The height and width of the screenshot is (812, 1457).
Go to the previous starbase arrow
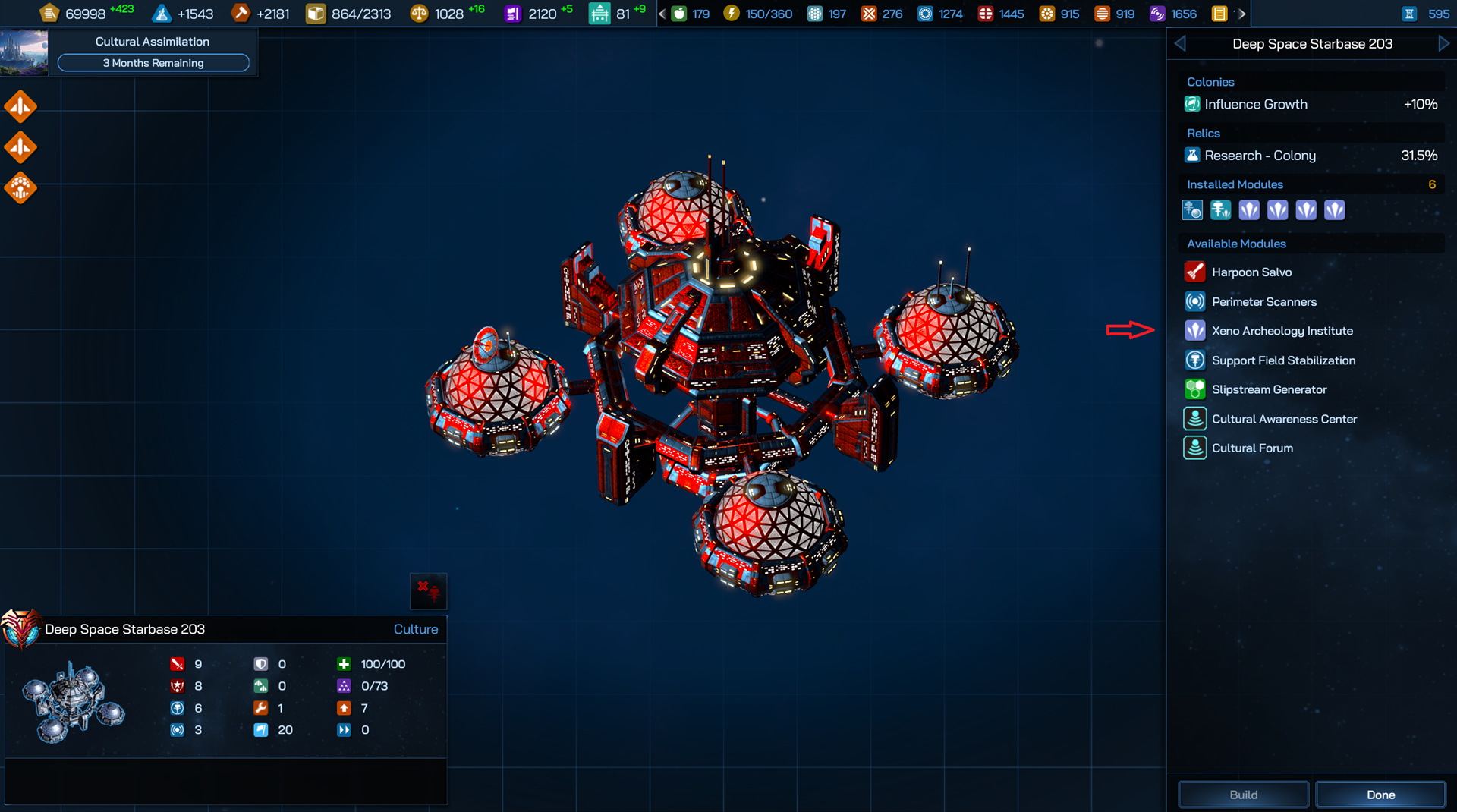1180,44
